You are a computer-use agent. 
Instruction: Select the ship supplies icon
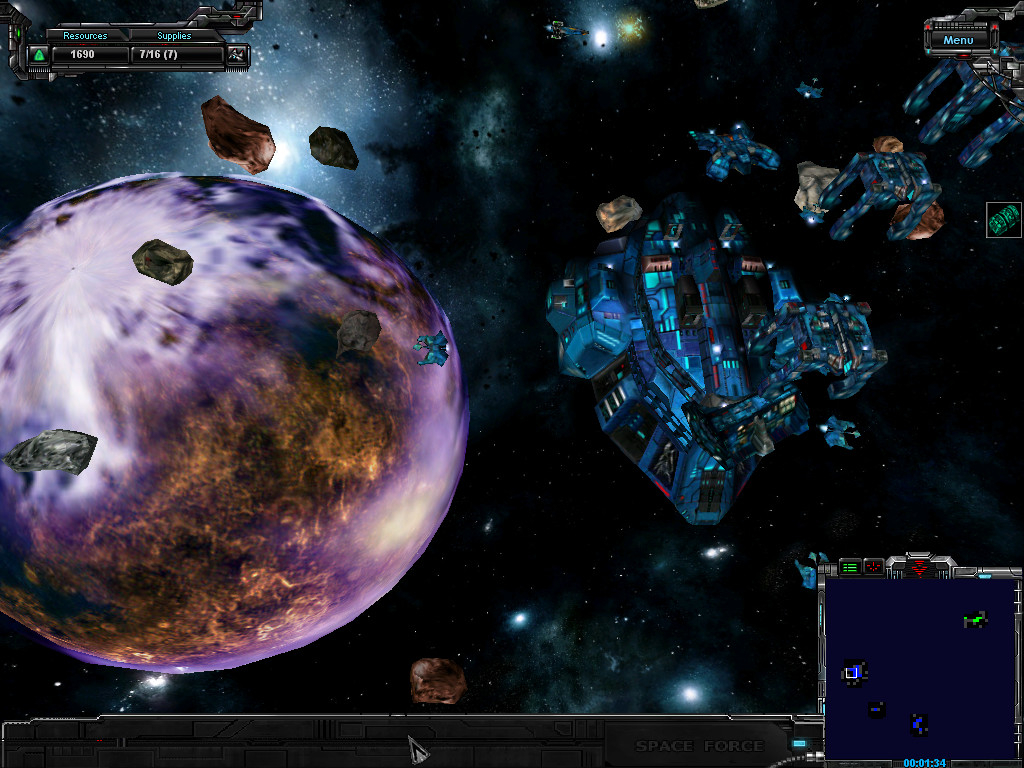tap(236, 54)
